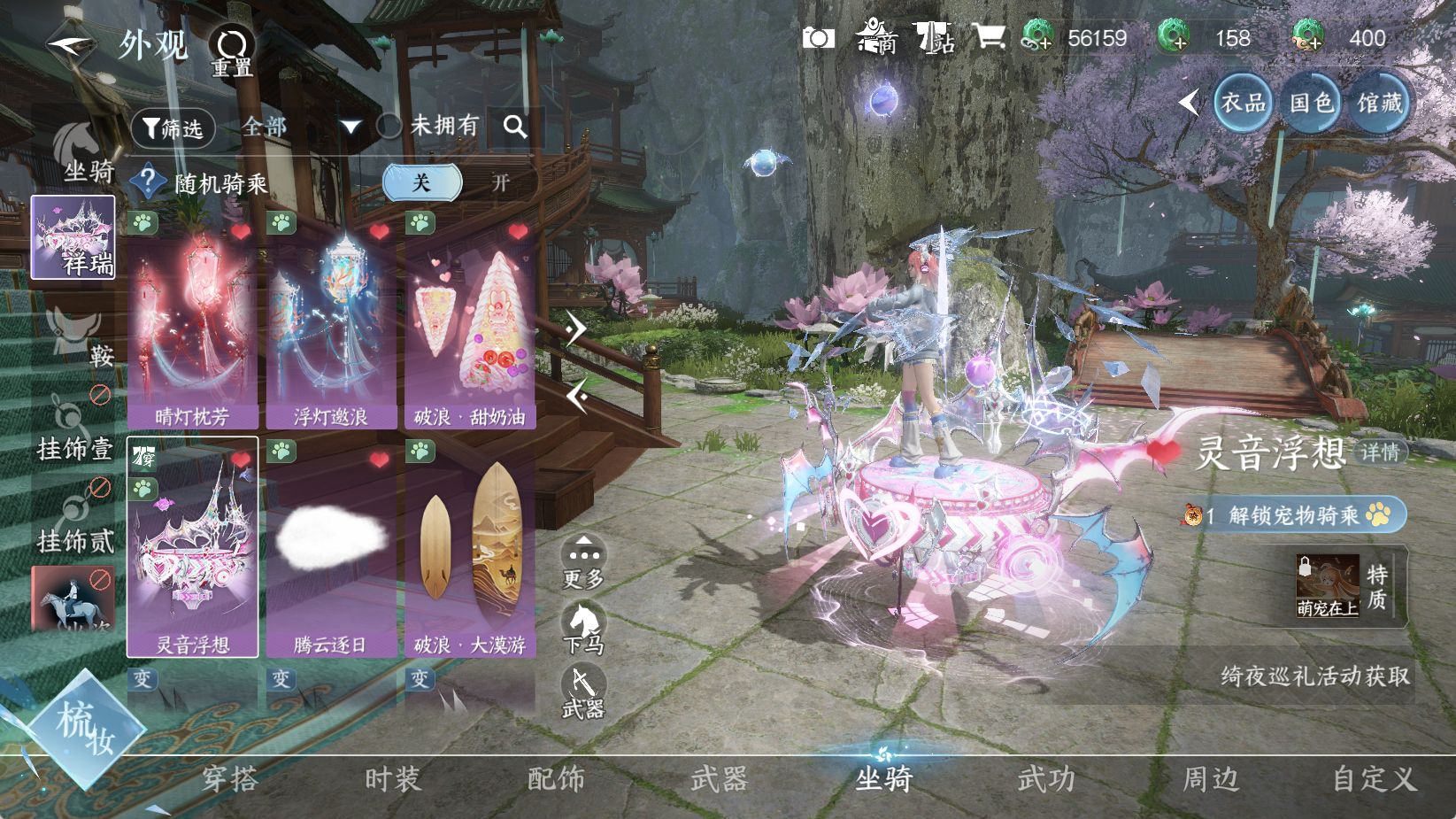Switch random mount toggle to 开
Image resolution: width=1456 pixels, height=819 pixels.
coord(500,182)
